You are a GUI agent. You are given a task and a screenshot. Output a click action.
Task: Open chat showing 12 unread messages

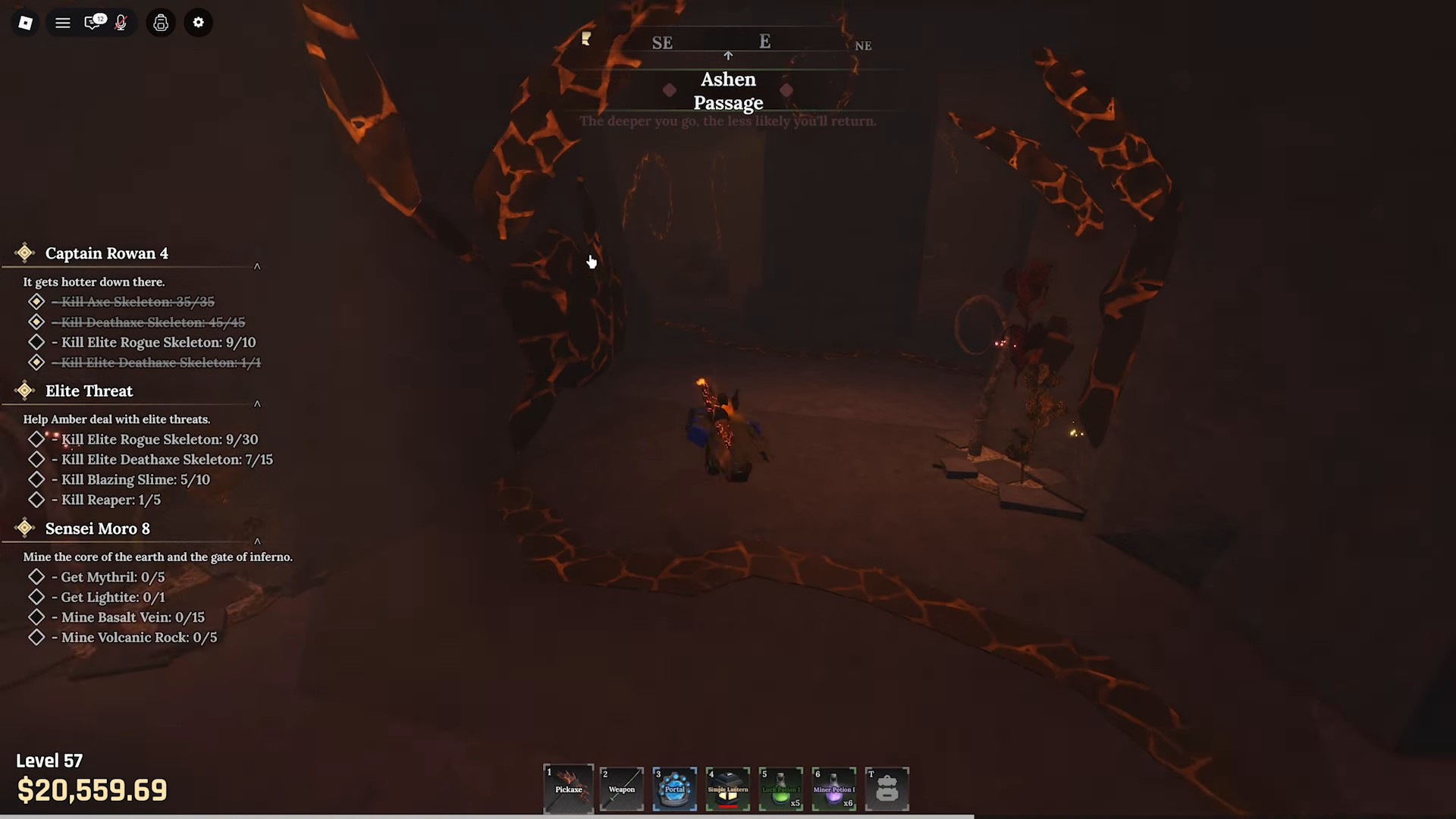pos(92,23)
